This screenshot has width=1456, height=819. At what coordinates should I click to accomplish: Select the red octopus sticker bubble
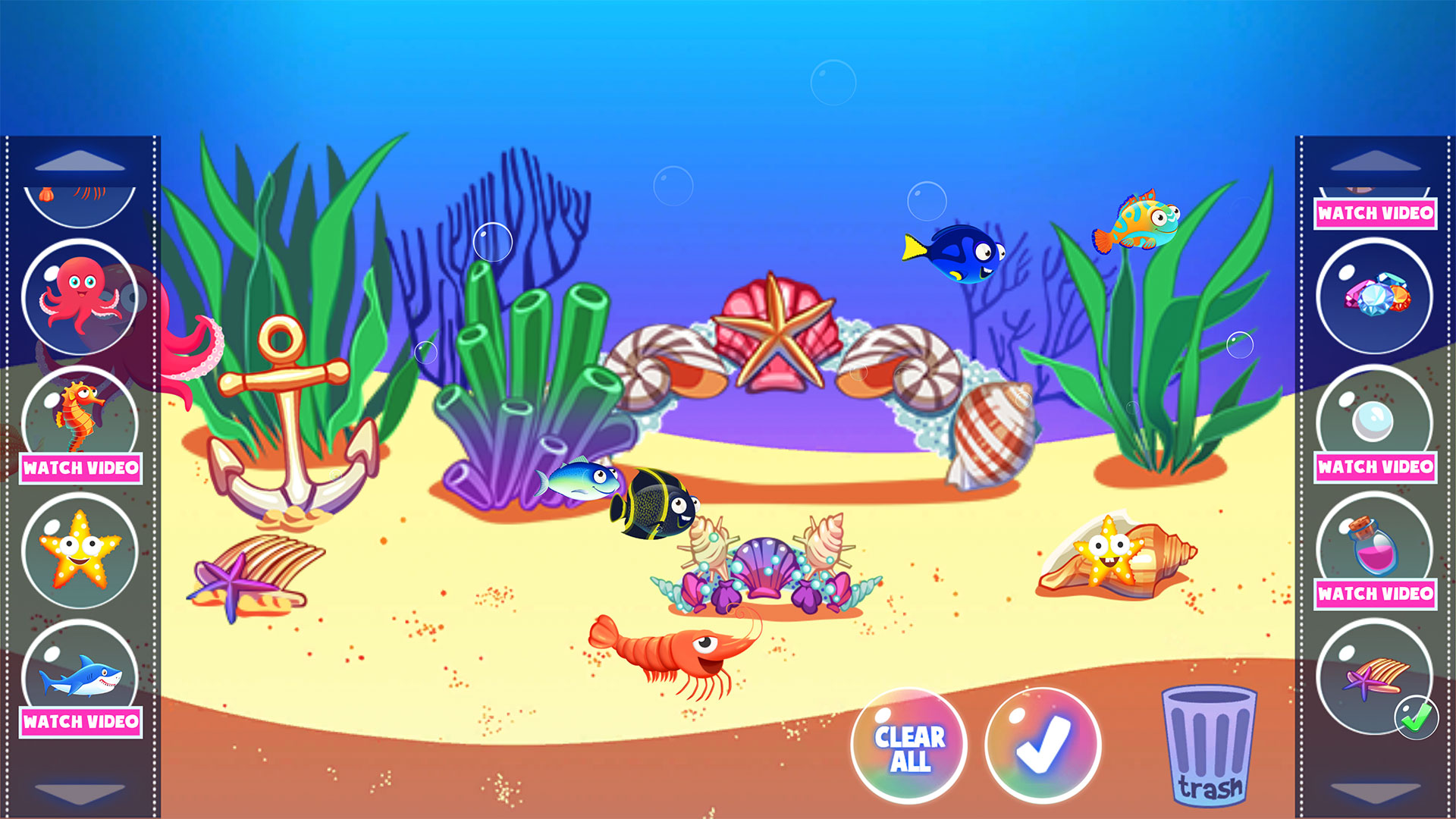coord(80,297)
